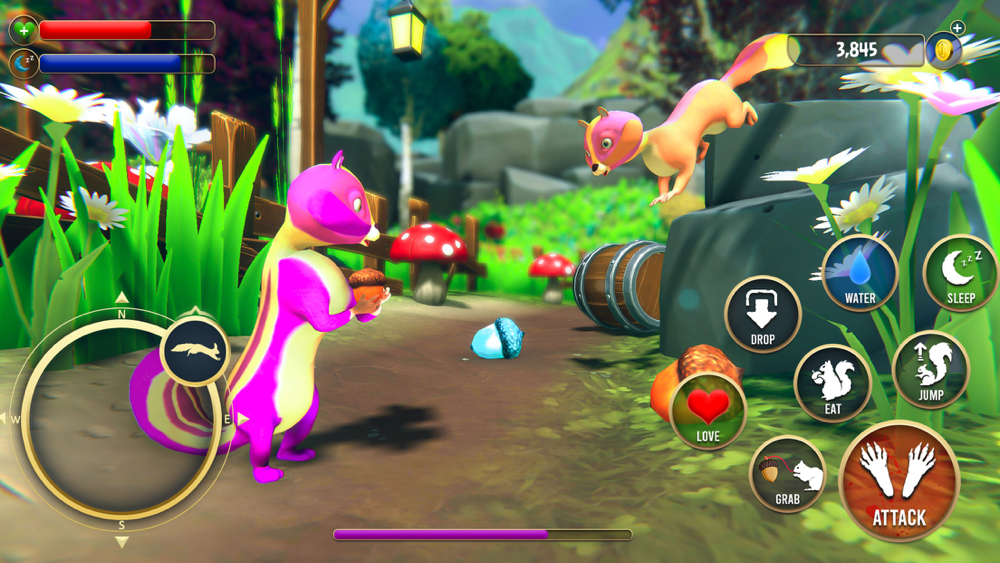Activate the Sleep moon button
Viewport: 1000px width, 563px height.
click(x=960, y=273)
